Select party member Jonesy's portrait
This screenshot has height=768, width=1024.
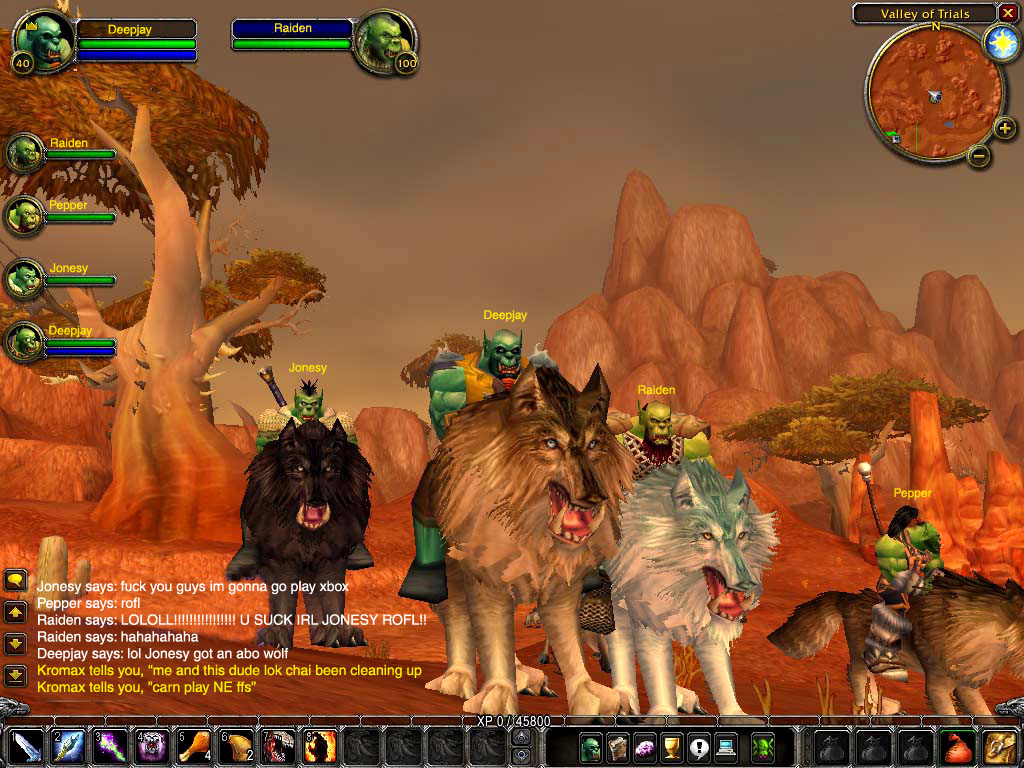(24, 278)
